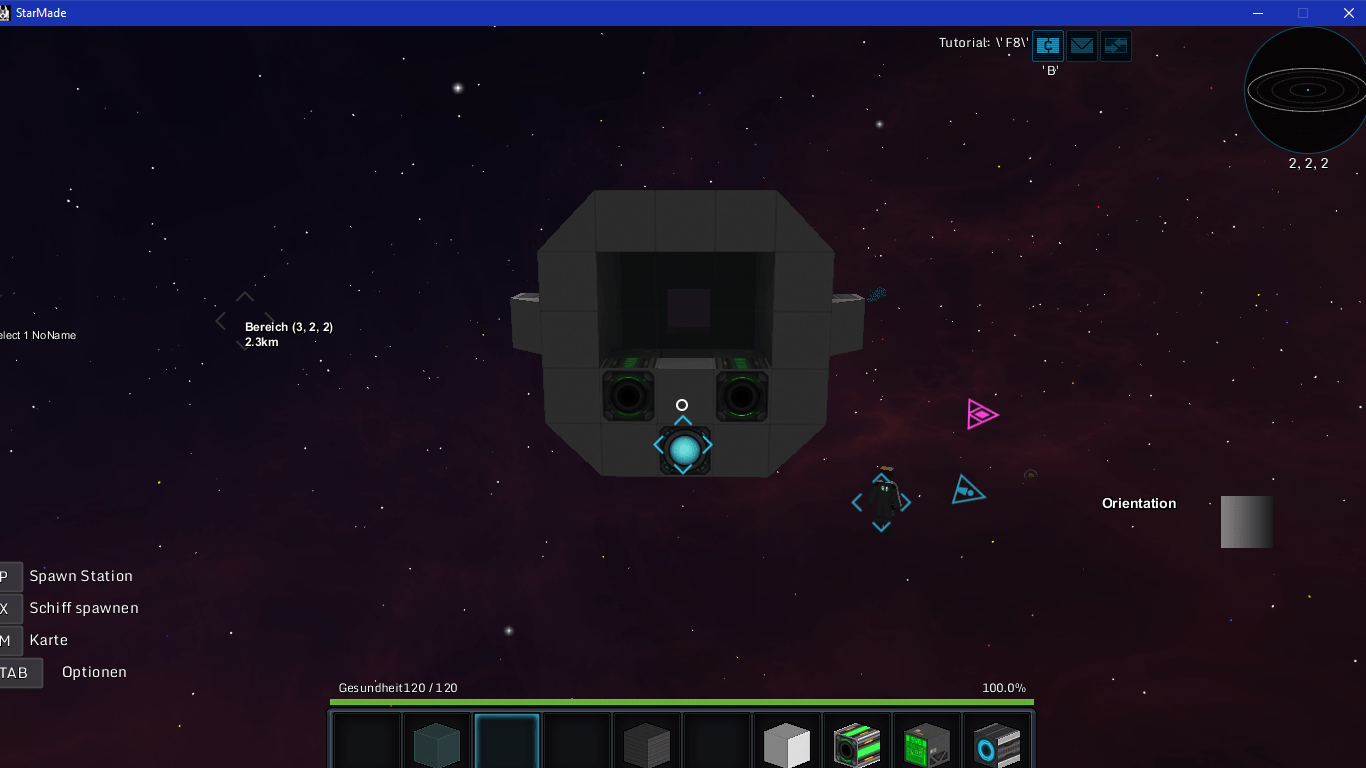Choose Schiff spawnen option
1366x768 pixels.
point(84,608)
